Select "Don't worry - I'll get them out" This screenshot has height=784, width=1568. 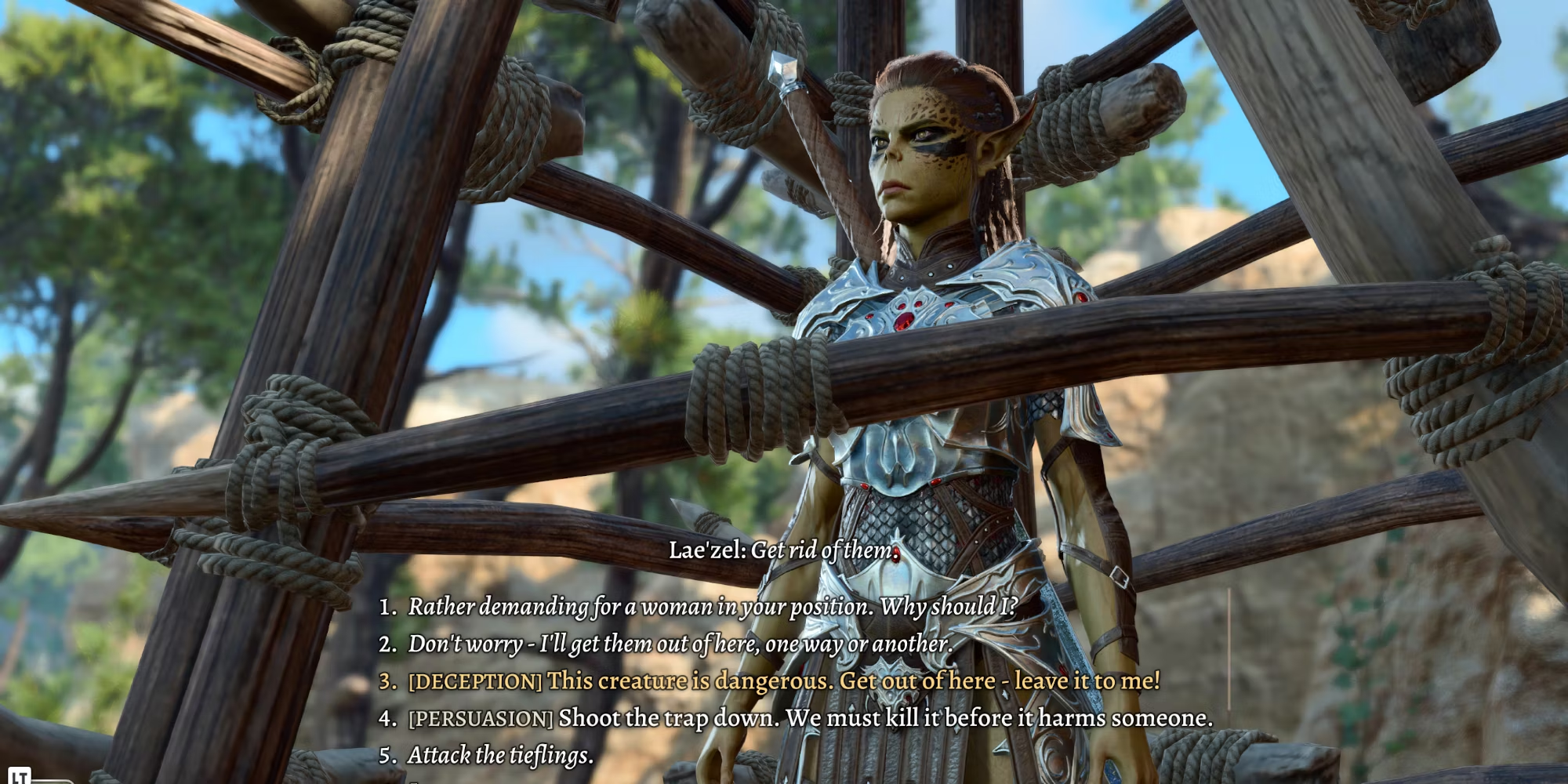(x=679, y=644)
